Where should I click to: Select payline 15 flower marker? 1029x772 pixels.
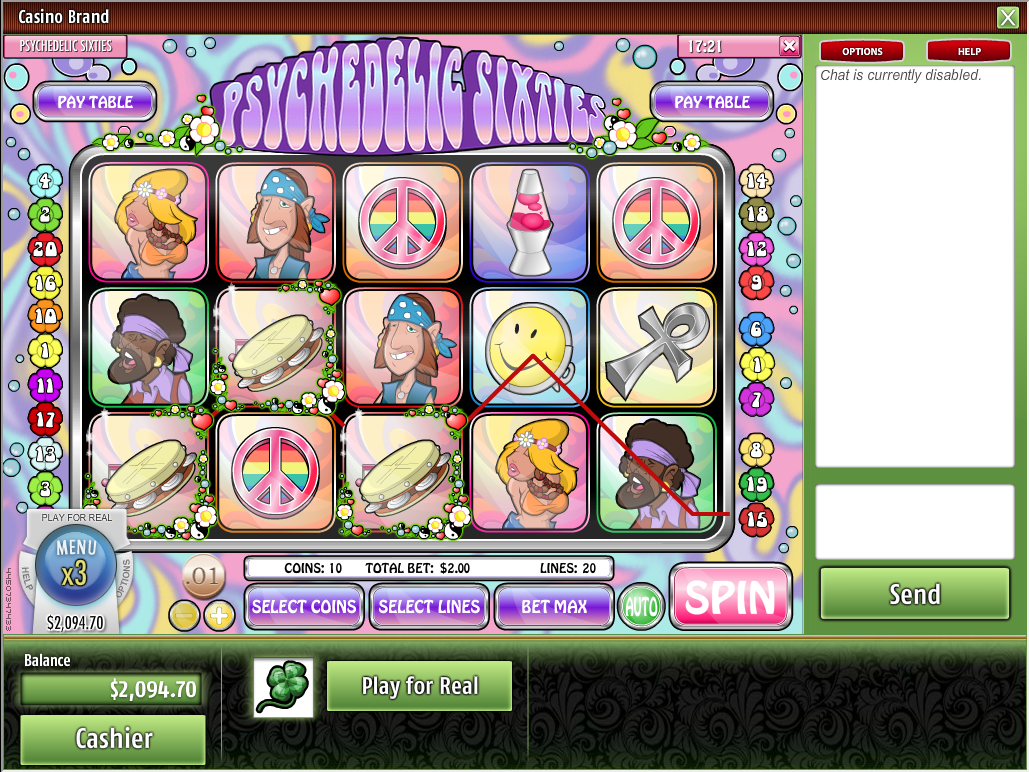pyautogui.click(x=756, y=518)
